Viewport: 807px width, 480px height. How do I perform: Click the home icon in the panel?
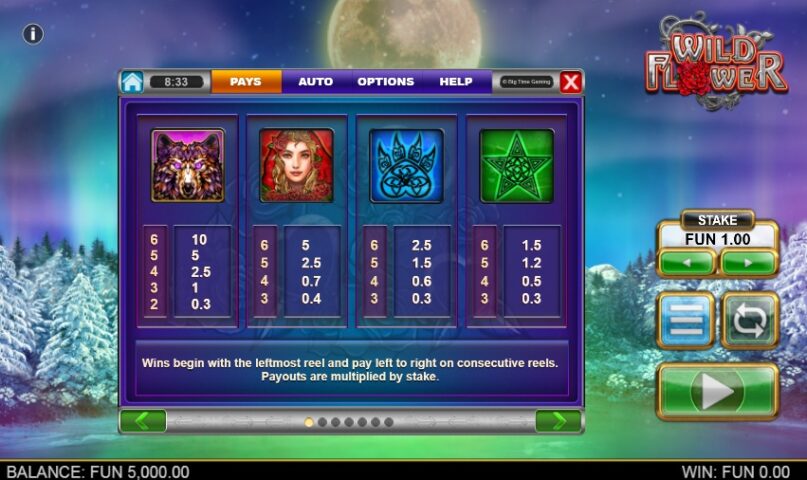(x=132, y=82)
